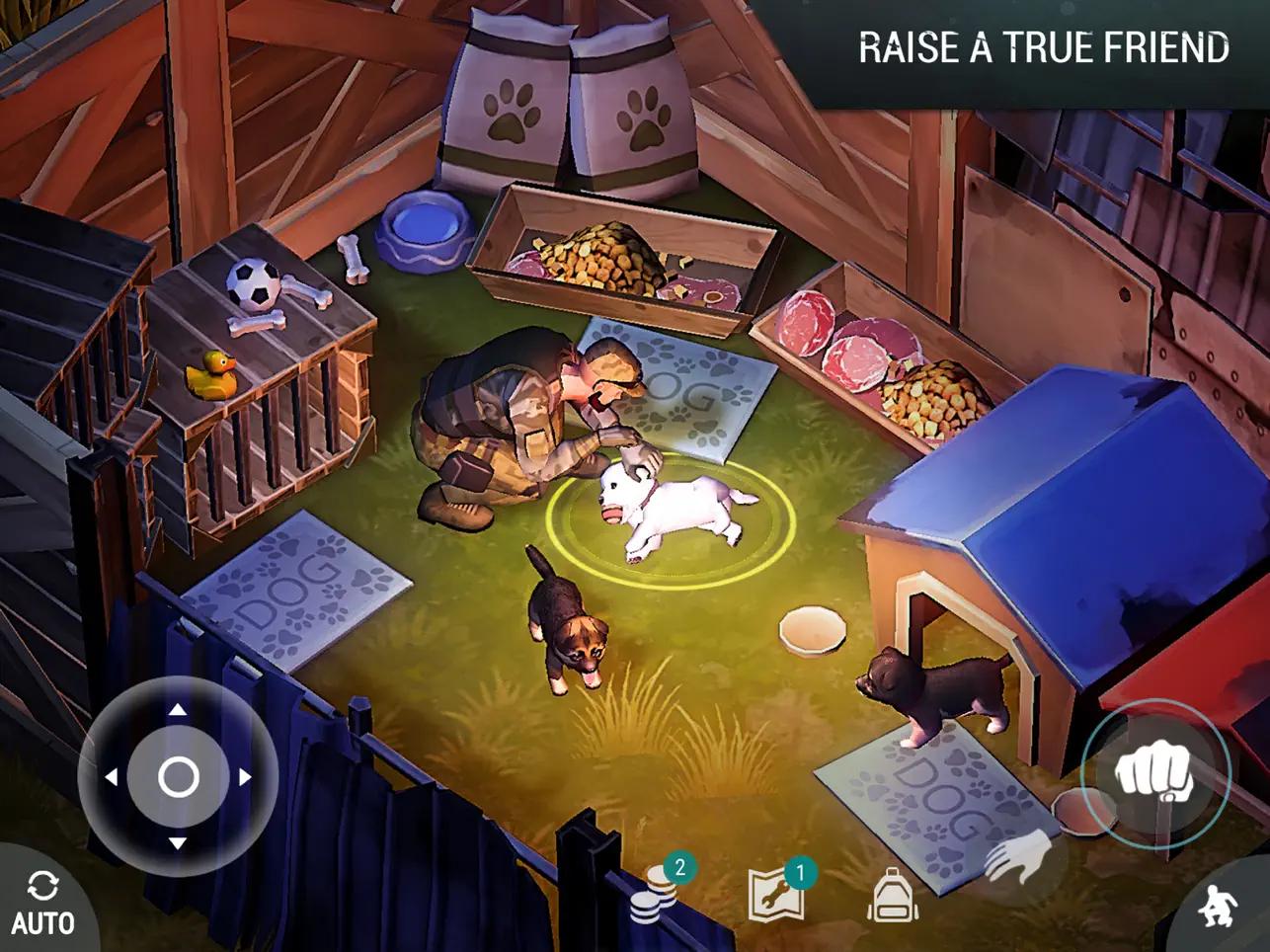Open the coins stack icon
This screenshot has height=952, width=1270.
(x=654, y=895)
